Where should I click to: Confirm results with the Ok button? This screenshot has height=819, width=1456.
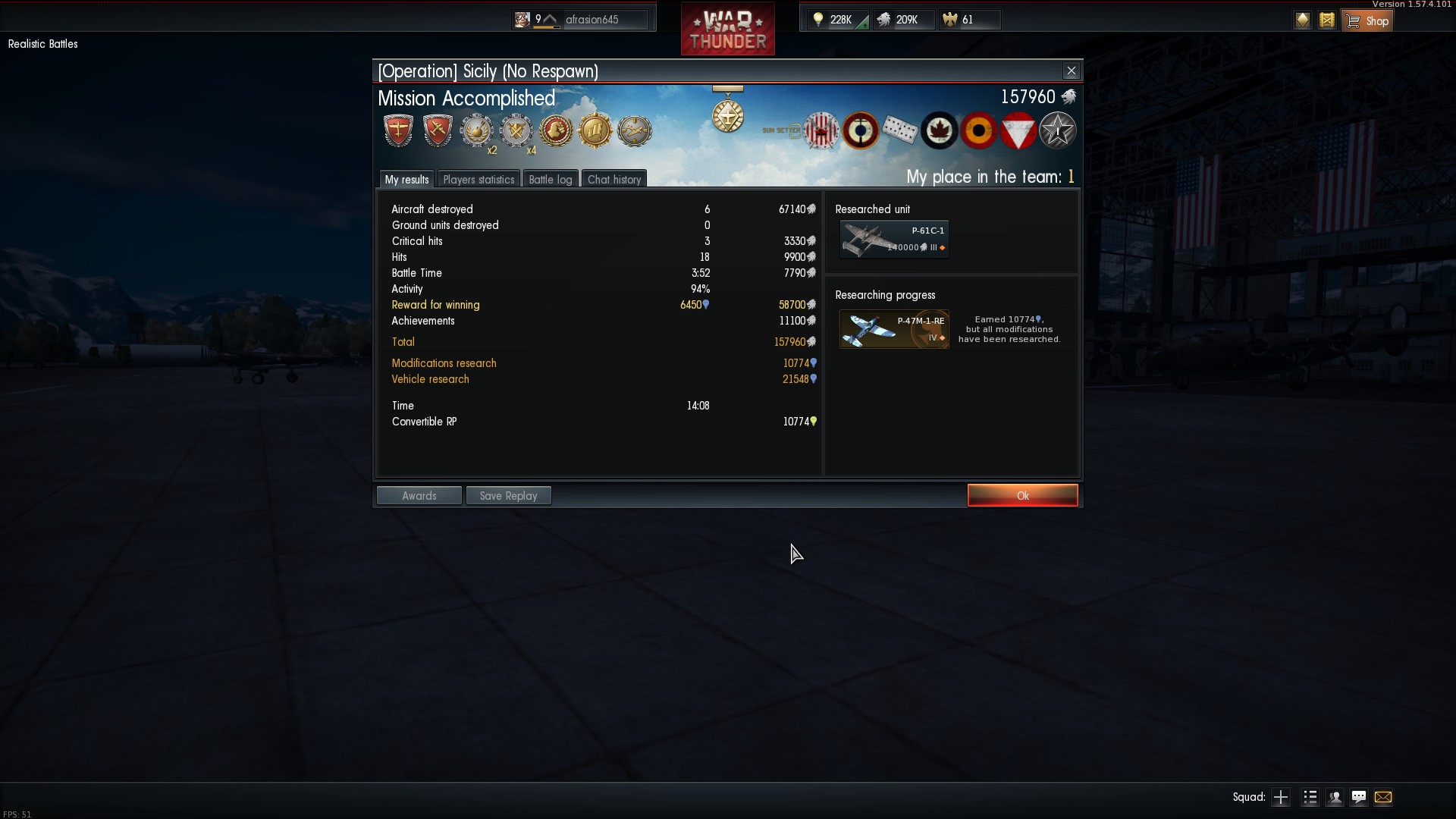(x=1022, y=495)
